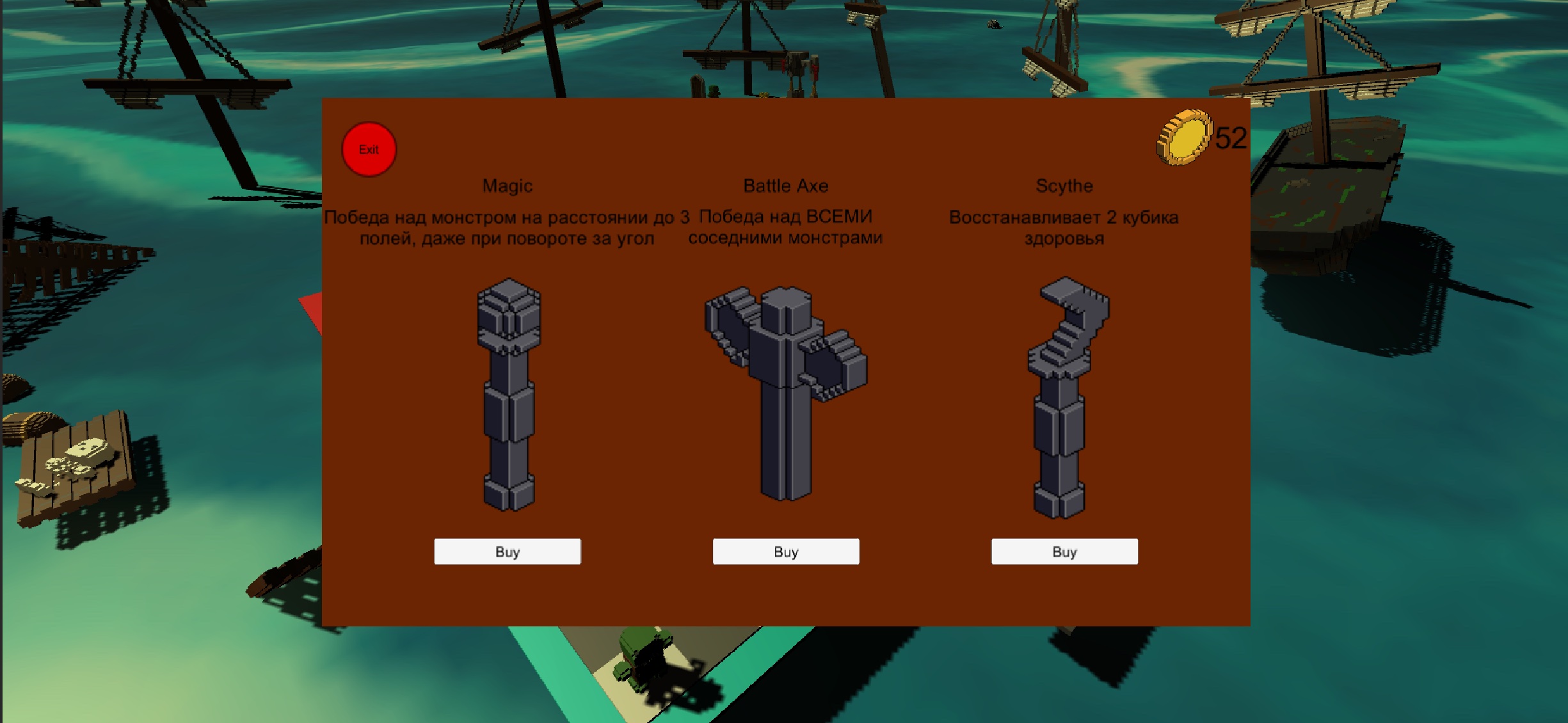Buy the Magic staff

click(x=507, y=552)
